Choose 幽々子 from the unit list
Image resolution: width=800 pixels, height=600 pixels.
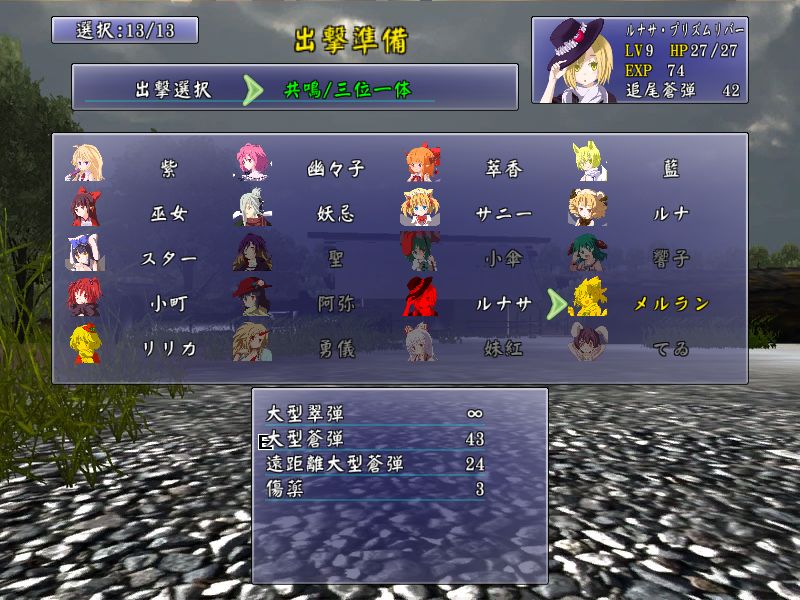click(x=335, y=170)
